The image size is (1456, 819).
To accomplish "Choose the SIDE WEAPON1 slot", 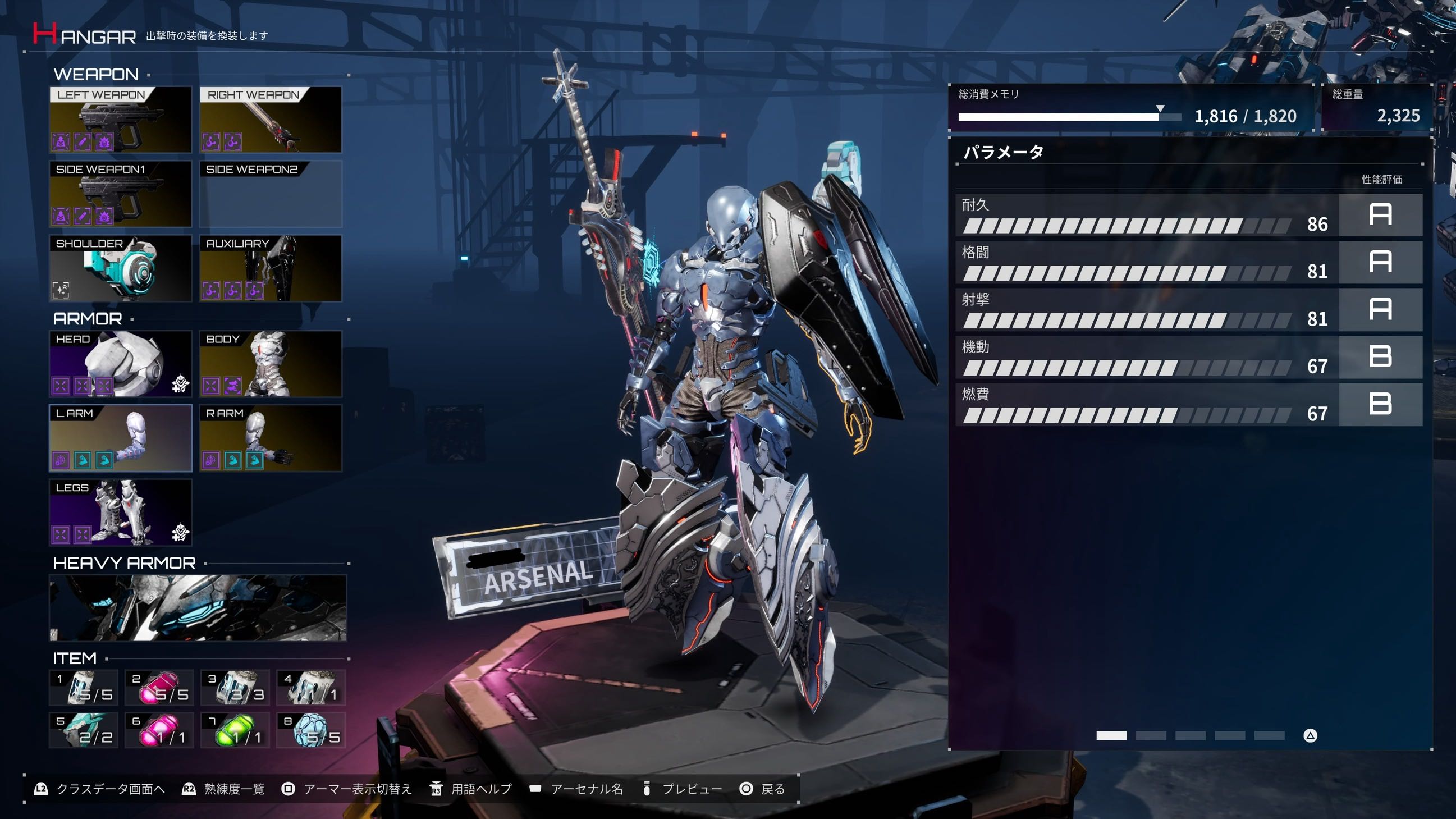I will point(120,194).
